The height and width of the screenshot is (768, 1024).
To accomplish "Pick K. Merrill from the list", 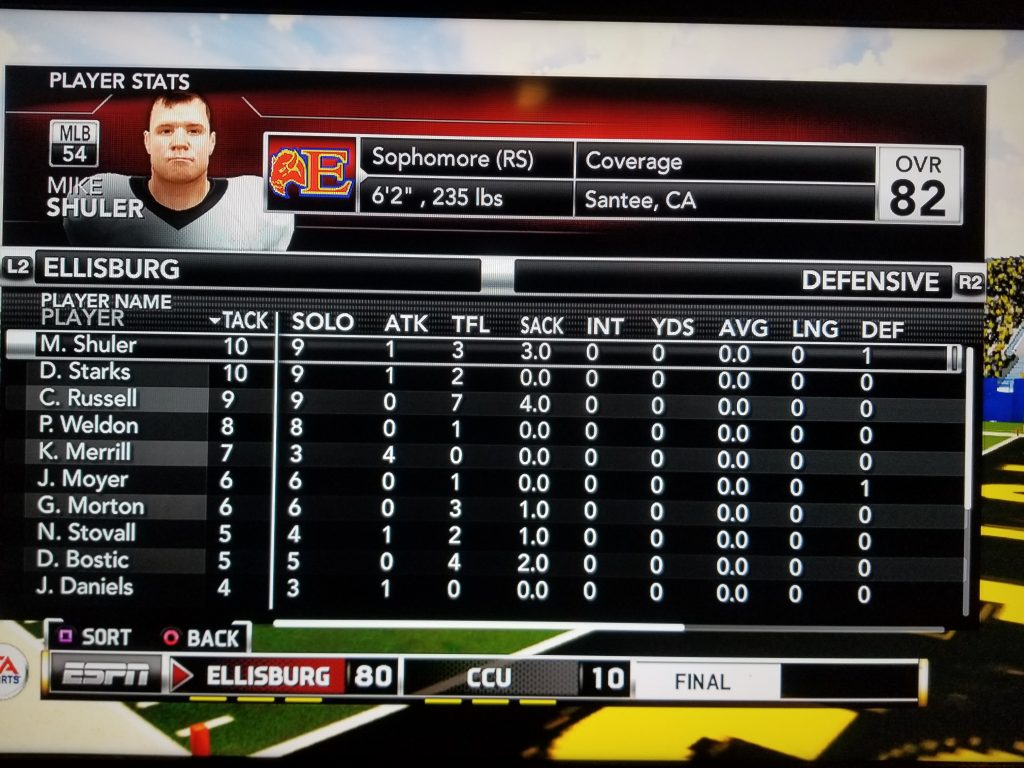I will click(85, 452).
